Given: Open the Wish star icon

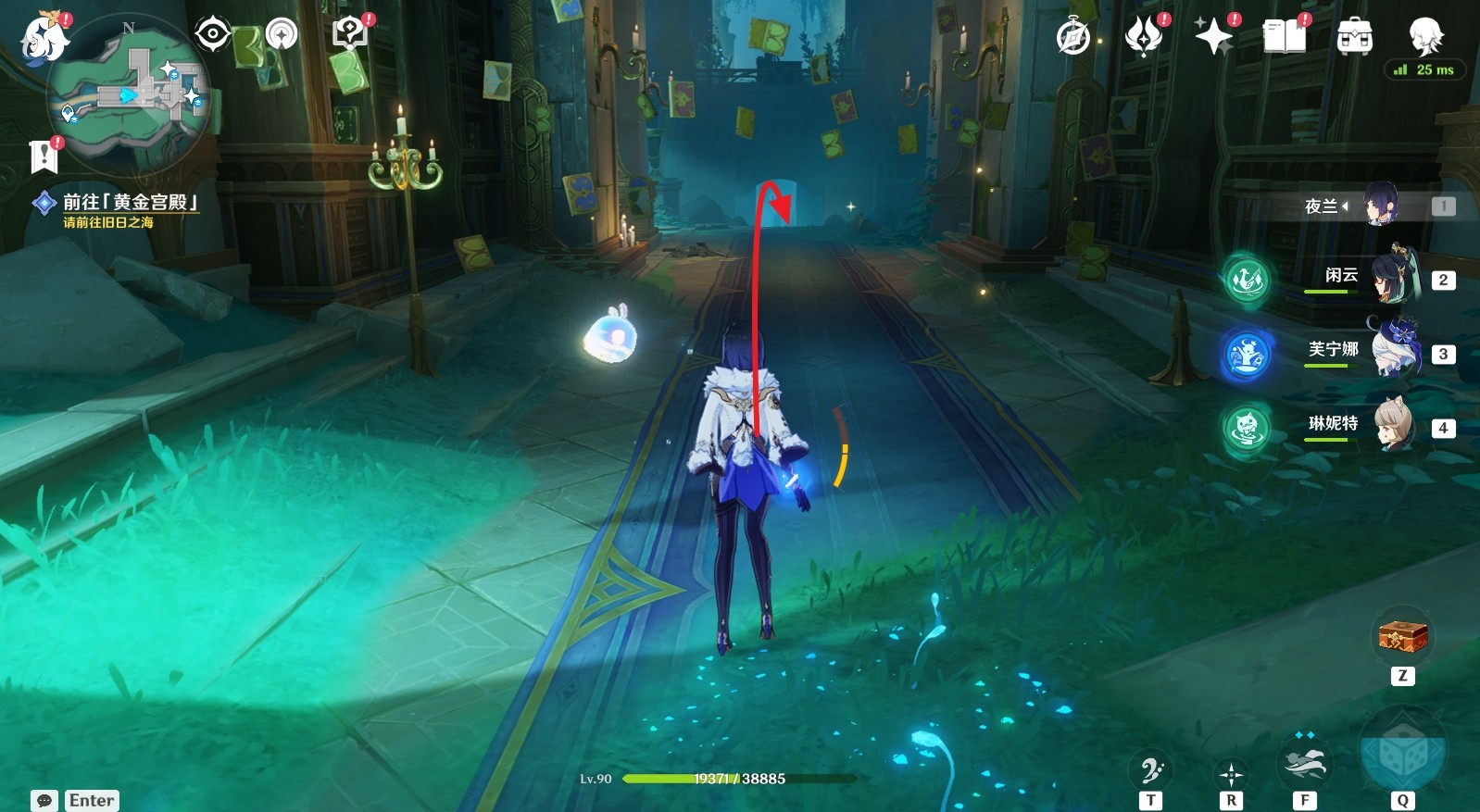Looking at the screenshot, I should pyautogui.click(x=1213, y=37).
